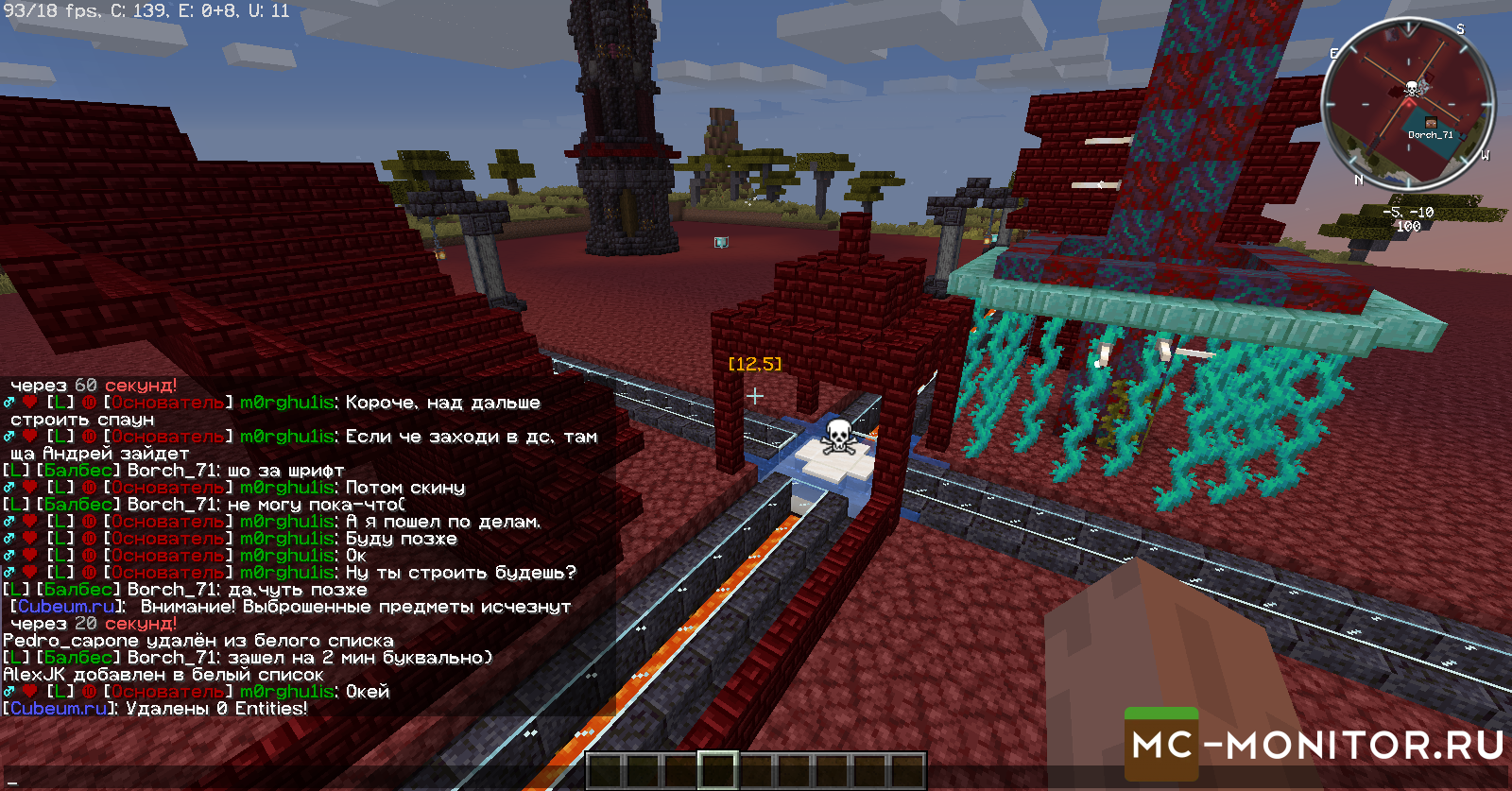Click the Borch_71 player marker on the minimap
Screen dimensions: 1512x791
[x=1430, y=124]
